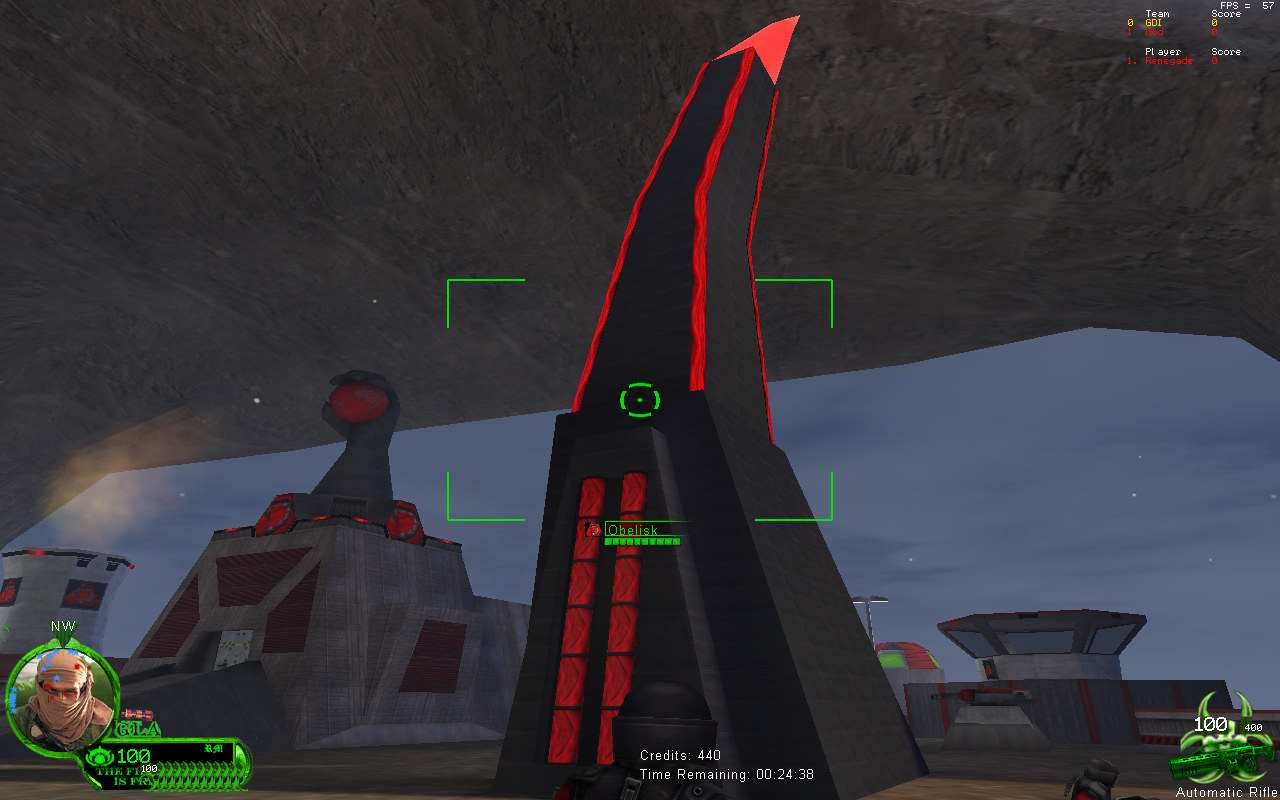This screenshot has width=1280, height=800.
Task: Choose the Renegade player row in scoreboard
Action: pyautogui.click(x=1170, y=61)
